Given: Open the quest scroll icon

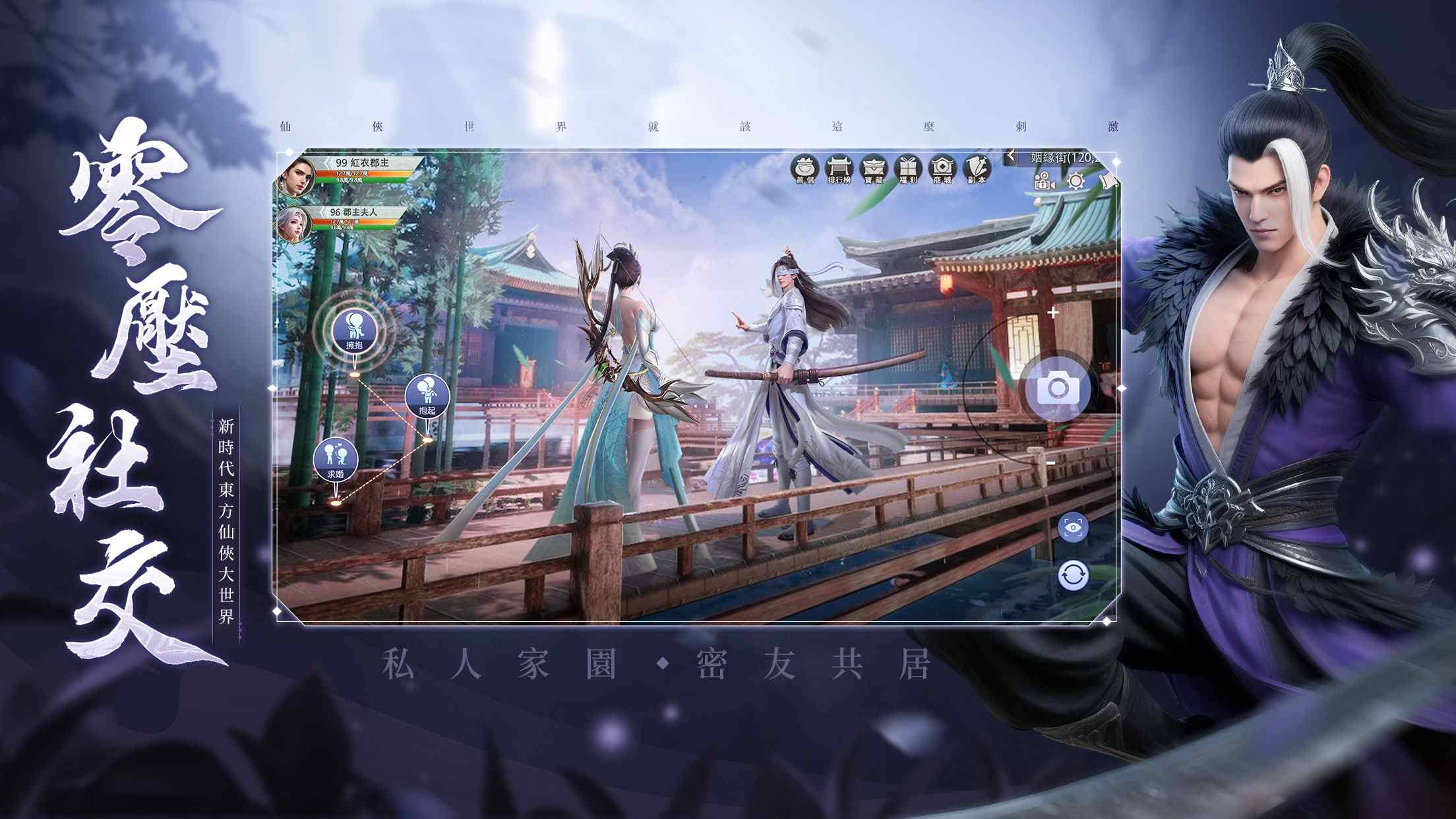Looking at the screenshot, I should (1110, 181).
